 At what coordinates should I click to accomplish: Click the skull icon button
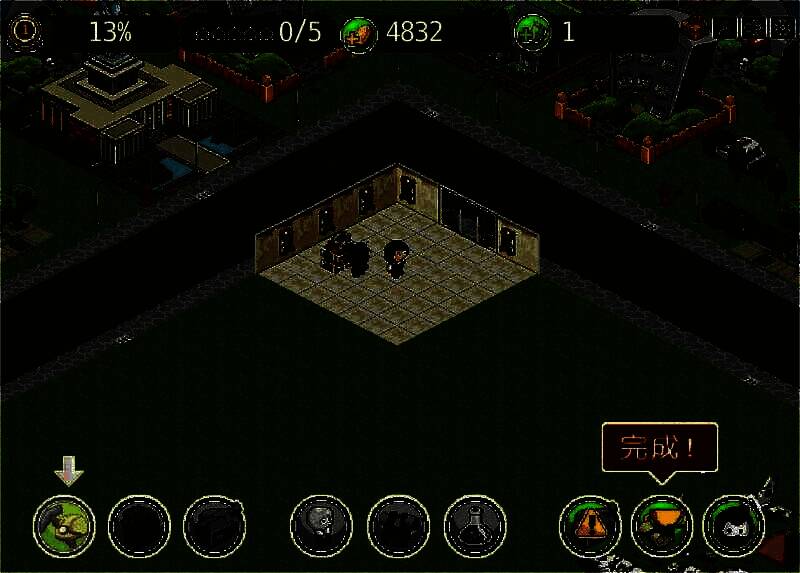[x=320, y=525]
